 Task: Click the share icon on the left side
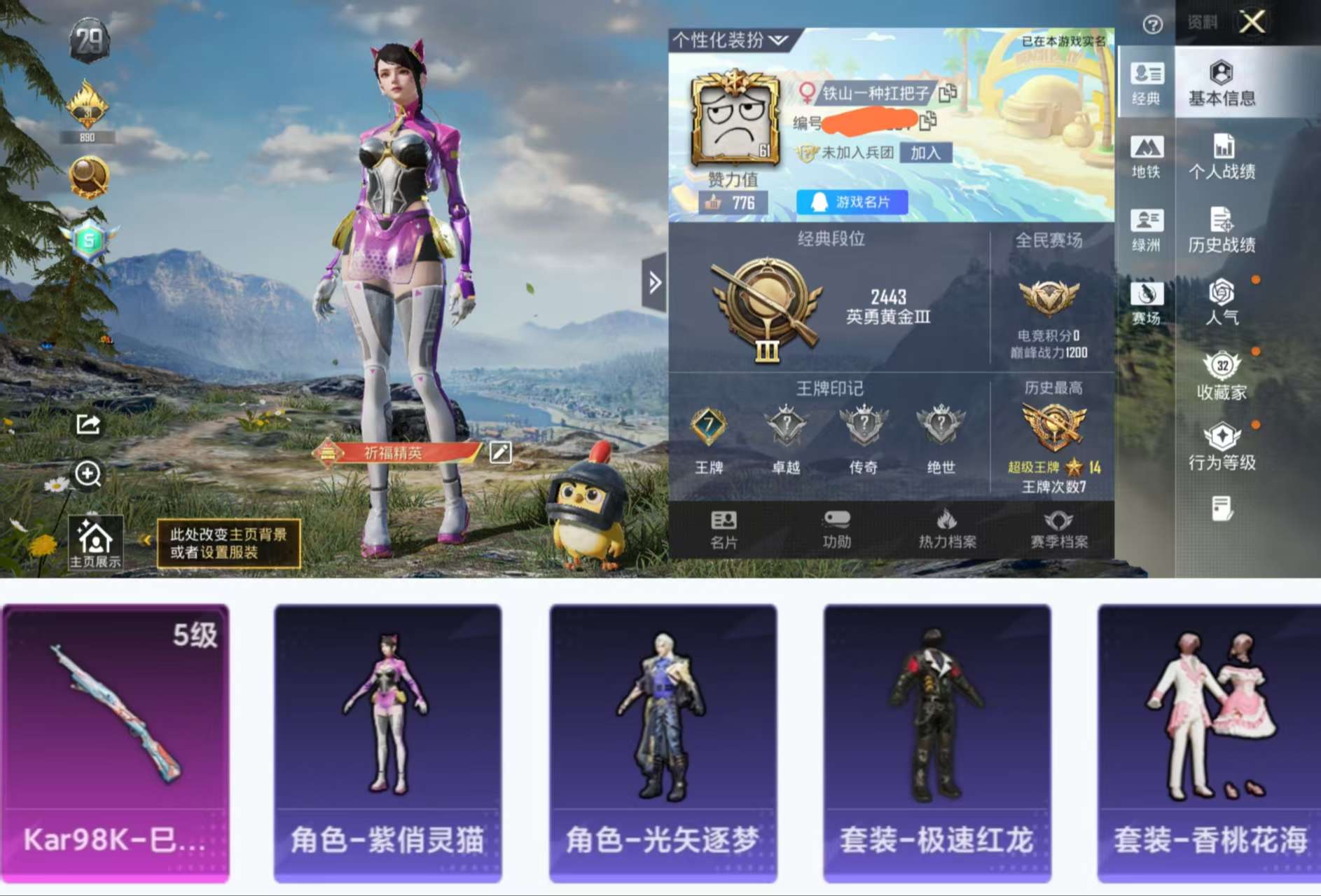87,424
